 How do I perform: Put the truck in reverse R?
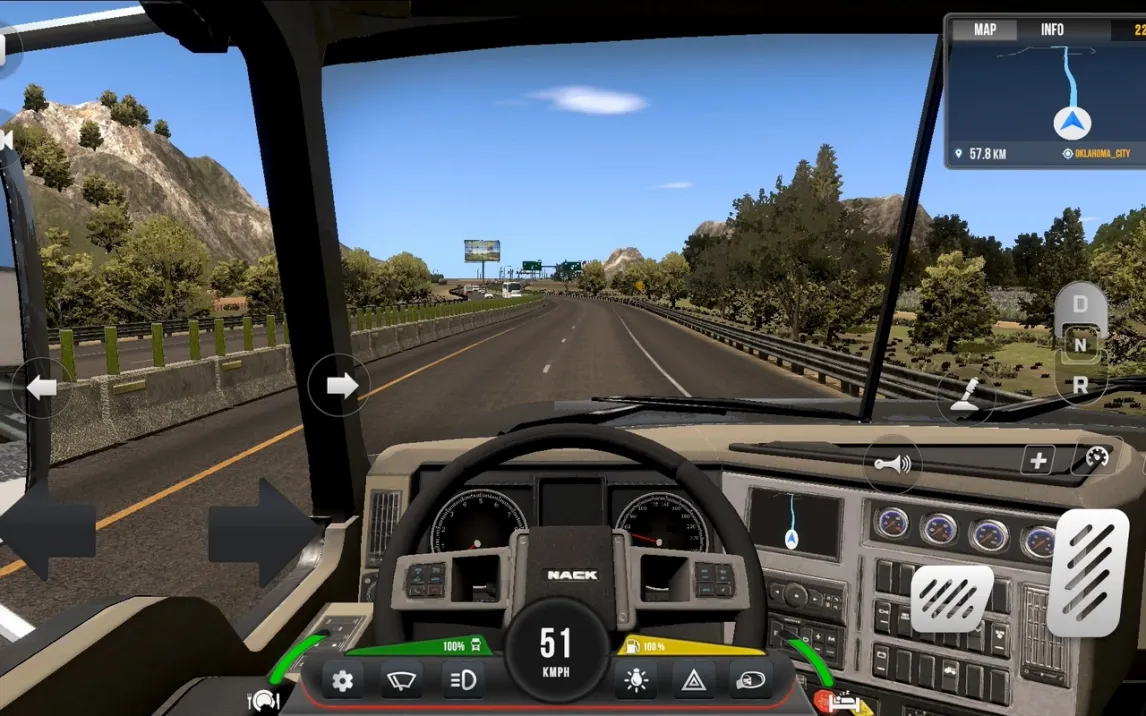1080,385
